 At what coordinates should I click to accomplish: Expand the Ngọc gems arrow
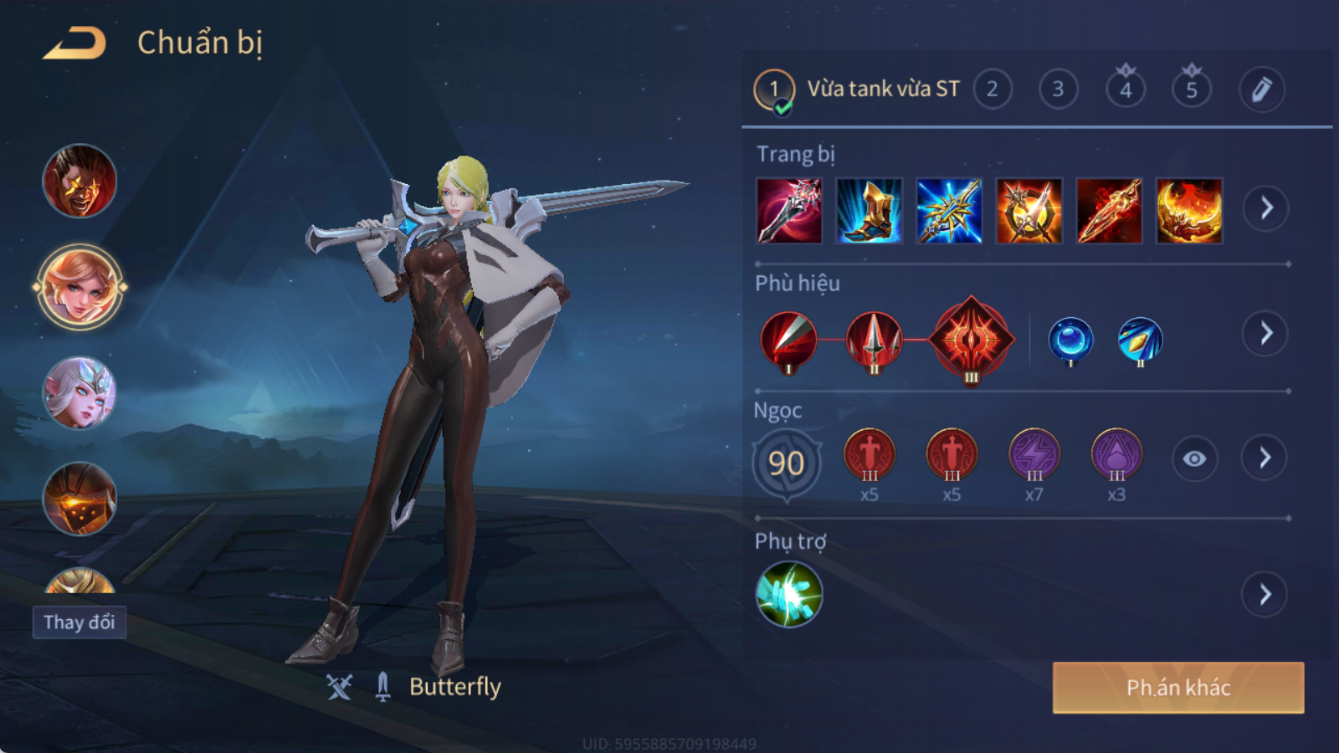(x=1265, y=458)
